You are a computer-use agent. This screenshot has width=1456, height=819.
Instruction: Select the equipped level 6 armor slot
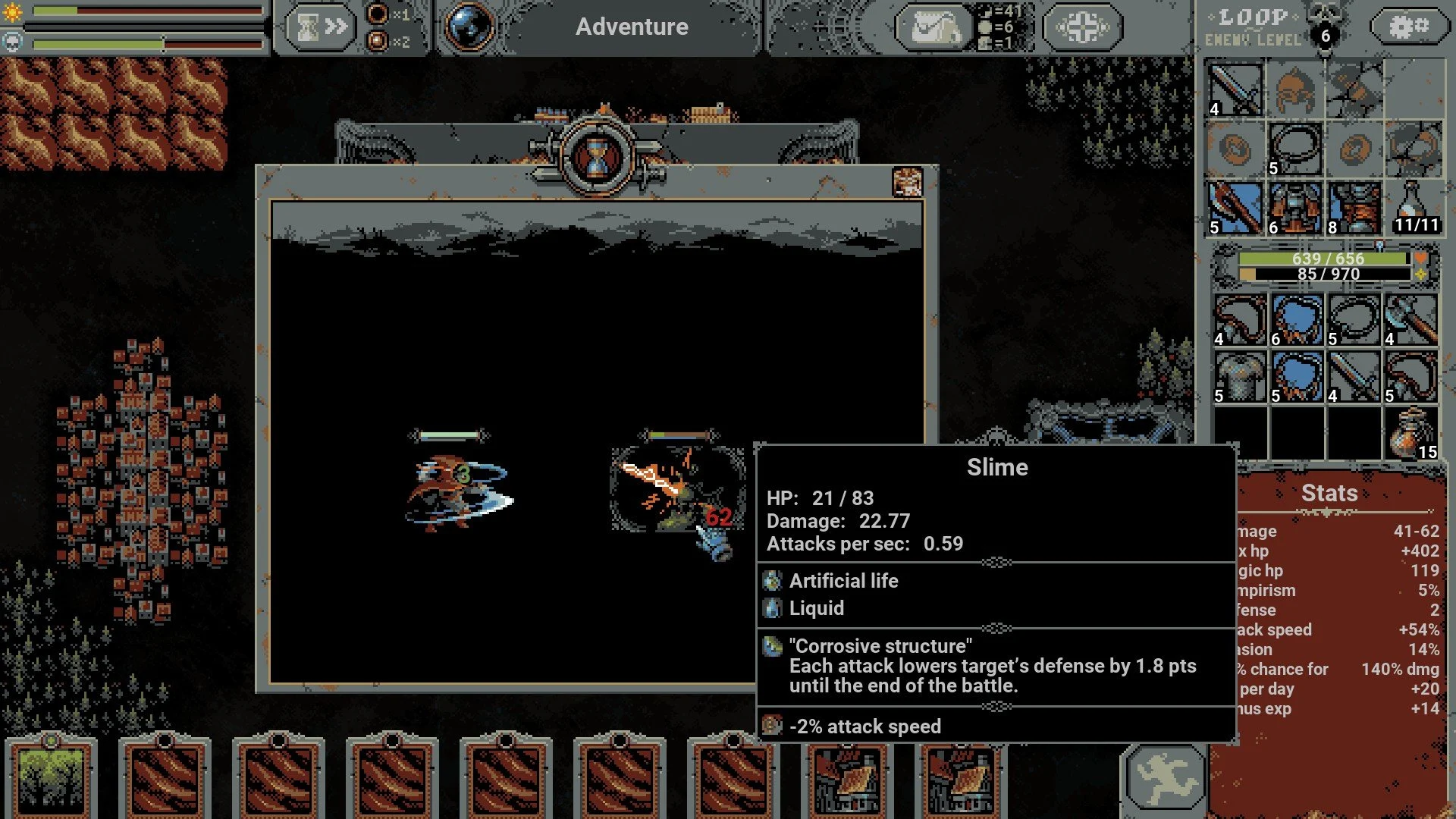[1294, 208]
